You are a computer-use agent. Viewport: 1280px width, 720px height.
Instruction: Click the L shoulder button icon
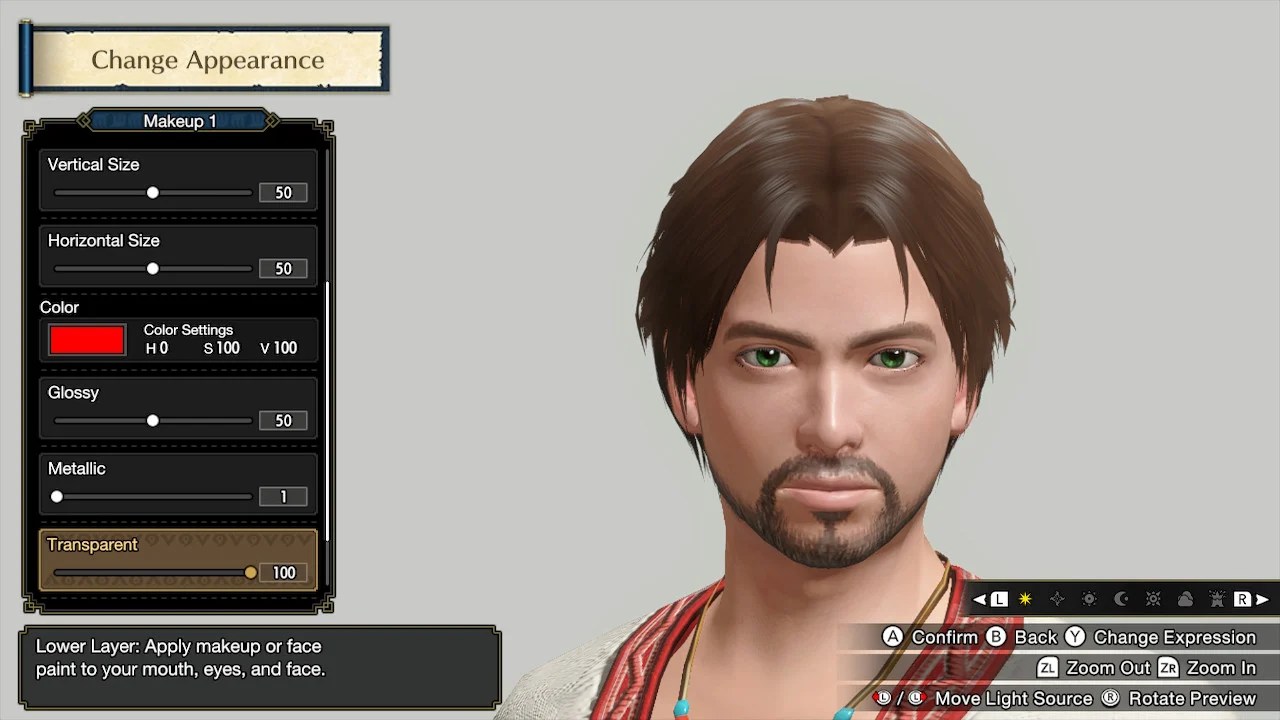[x=999, y=600]
